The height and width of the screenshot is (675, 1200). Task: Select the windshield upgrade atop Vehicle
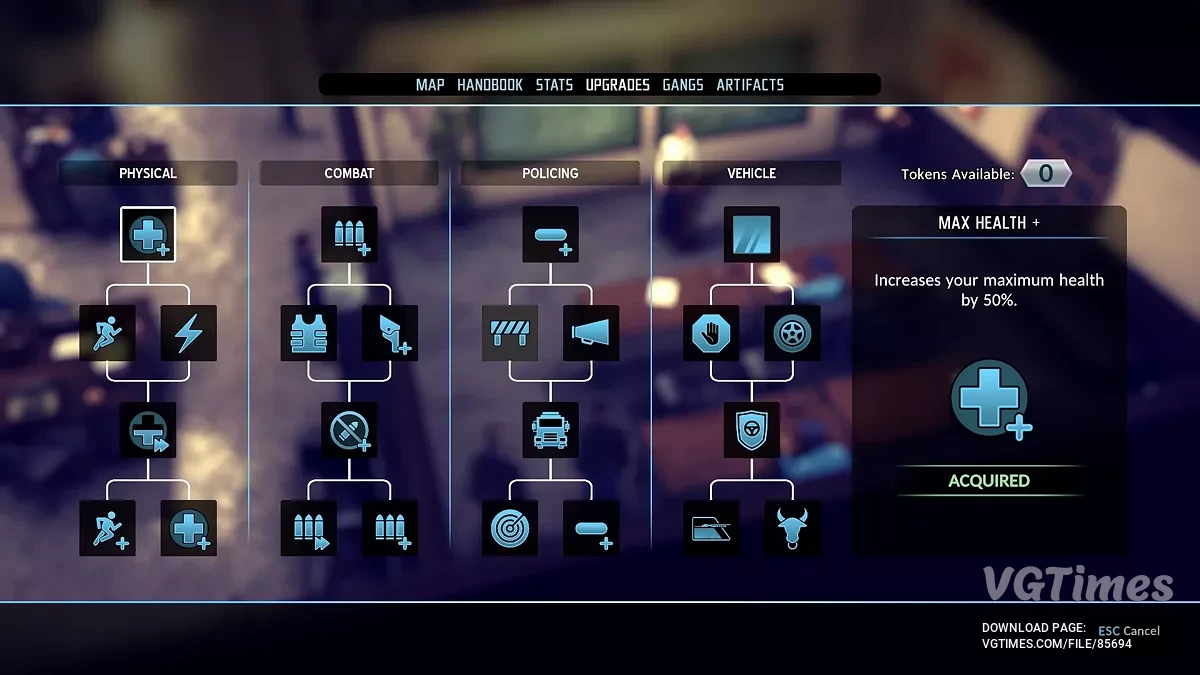[x=752, y=235]
